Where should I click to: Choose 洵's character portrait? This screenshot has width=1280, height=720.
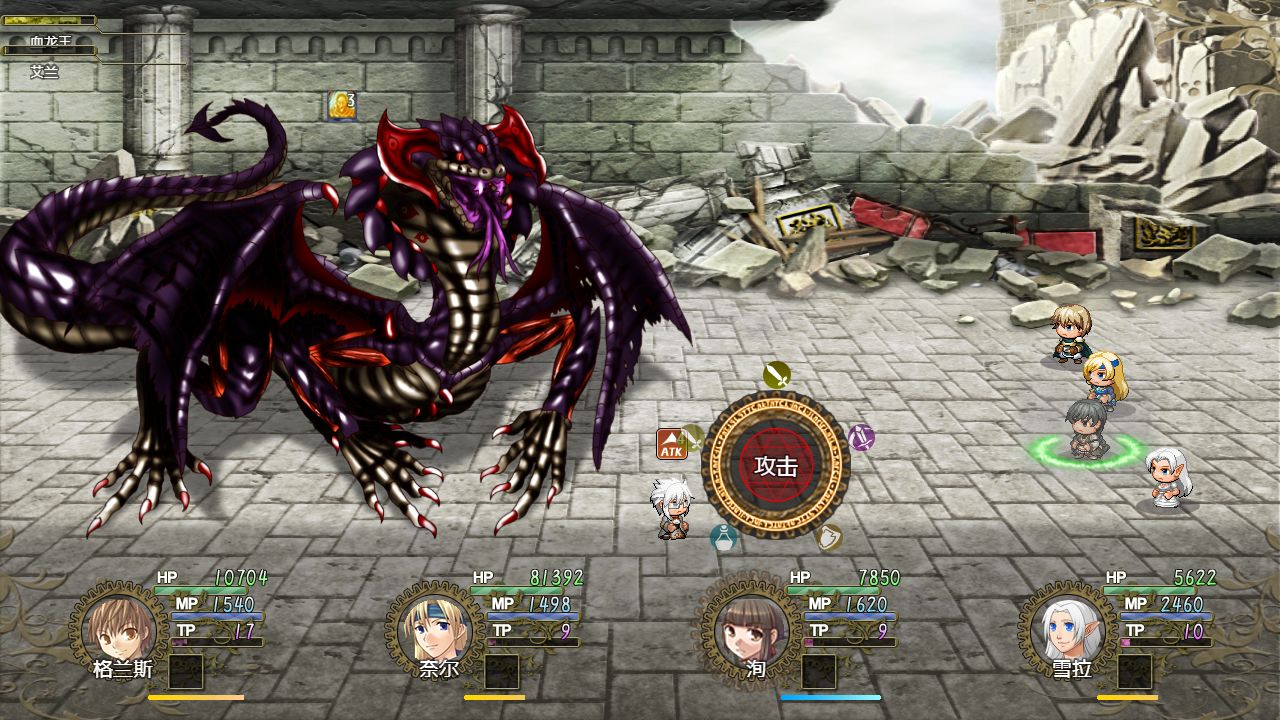pyautogui.click(x=750, y=628)
